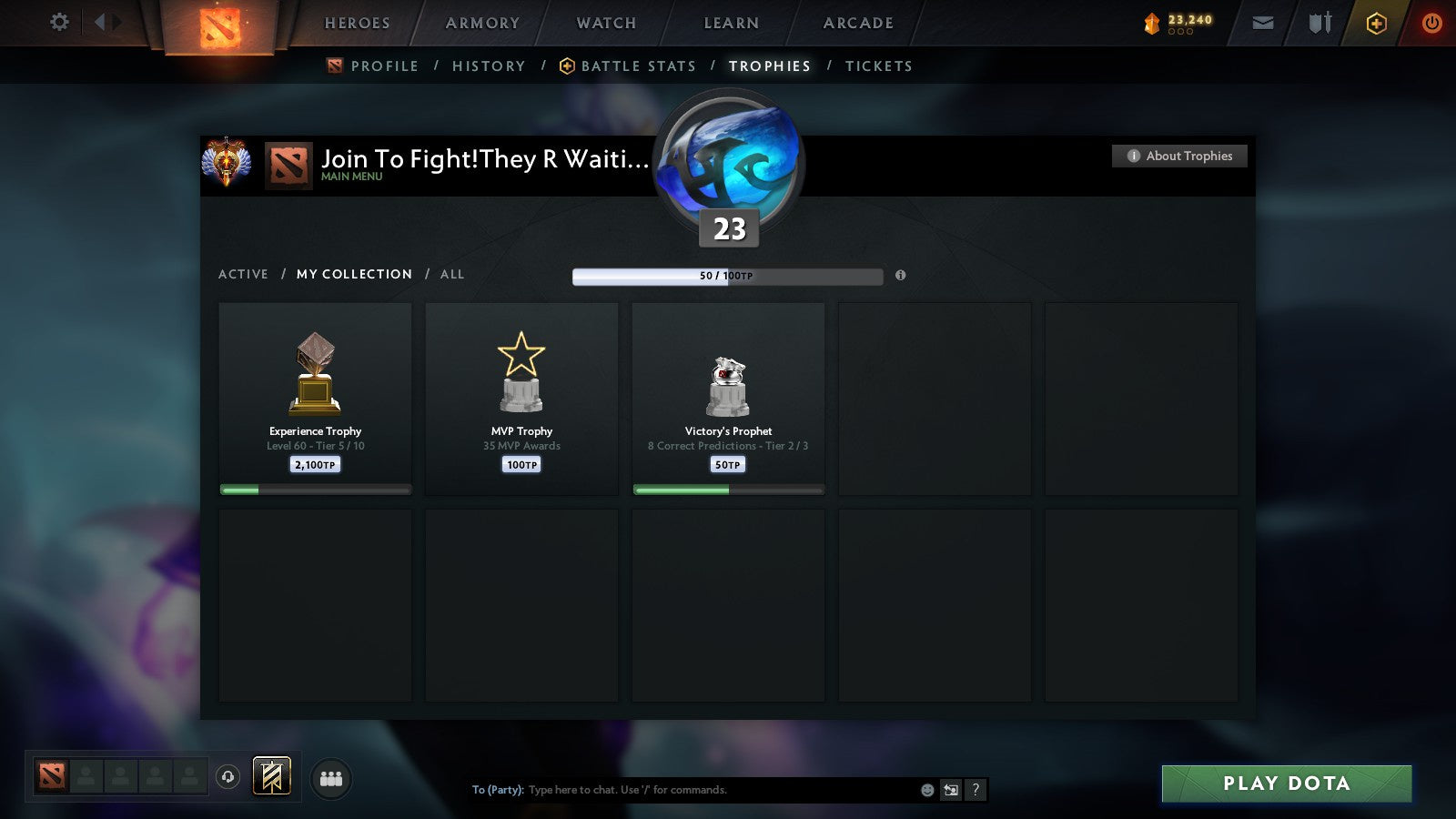
Task: Click the shield and sword loadout icon
Action: (1319, 23)
